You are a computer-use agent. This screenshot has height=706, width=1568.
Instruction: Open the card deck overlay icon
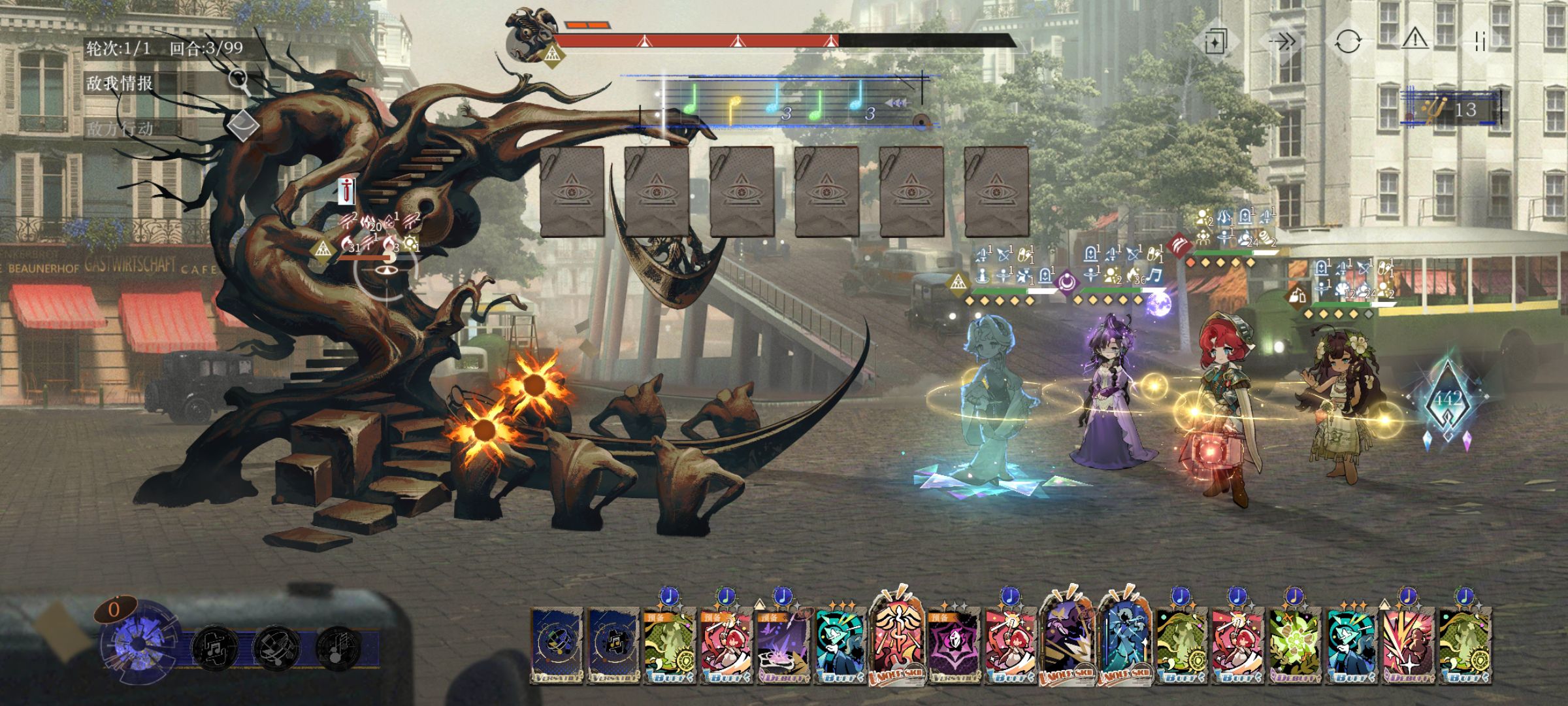(1214, 42)
